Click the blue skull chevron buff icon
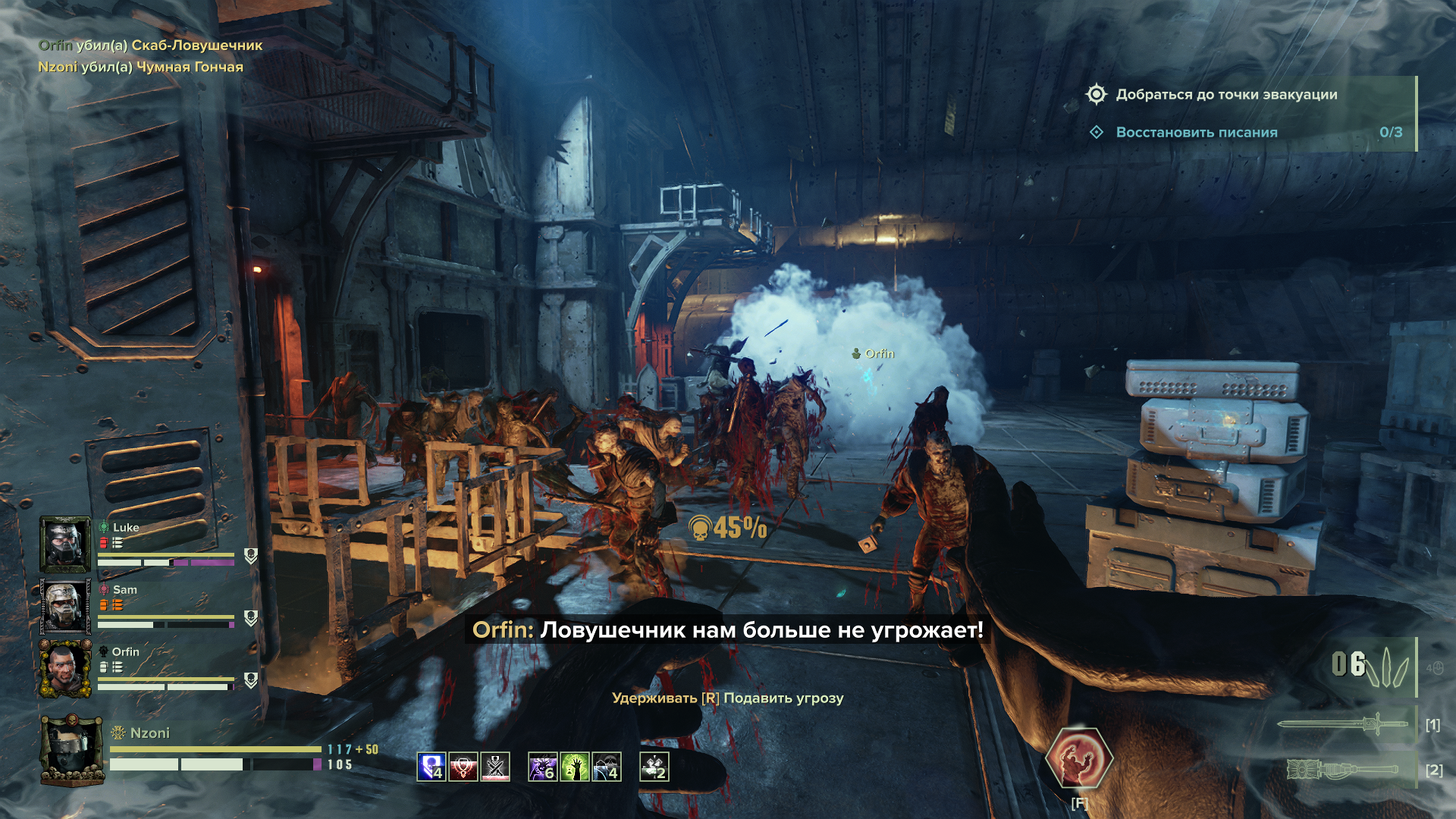Image resolution: width=1456 pixels, height=819 pixels. tap(431, 767)
